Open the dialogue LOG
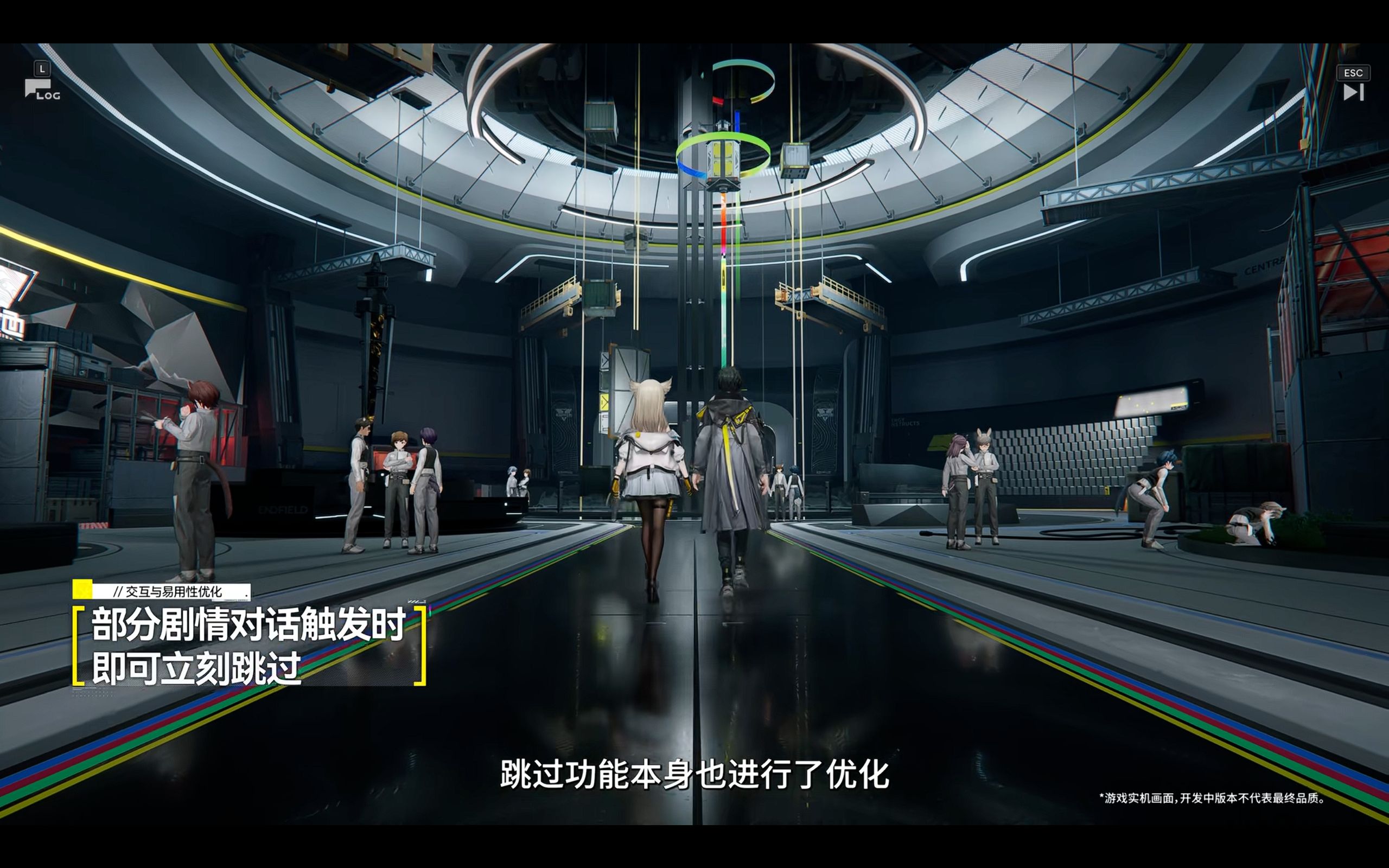The height and width of the screenshot is (868, 1389). pyautogui.click(x=41, y=89)
